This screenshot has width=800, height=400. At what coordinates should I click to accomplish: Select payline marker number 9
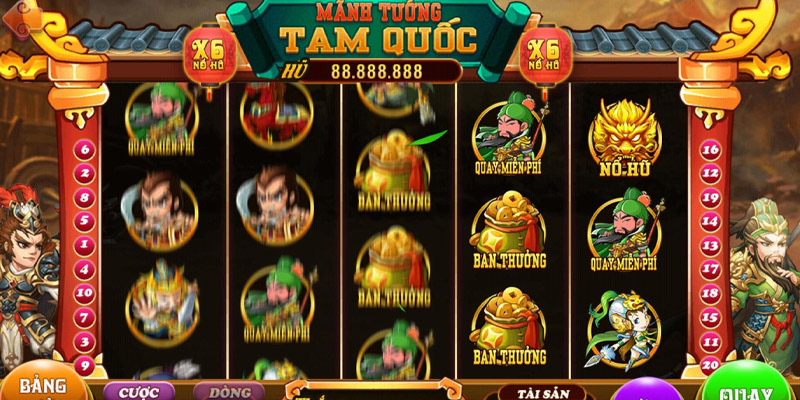click(85, 365)
